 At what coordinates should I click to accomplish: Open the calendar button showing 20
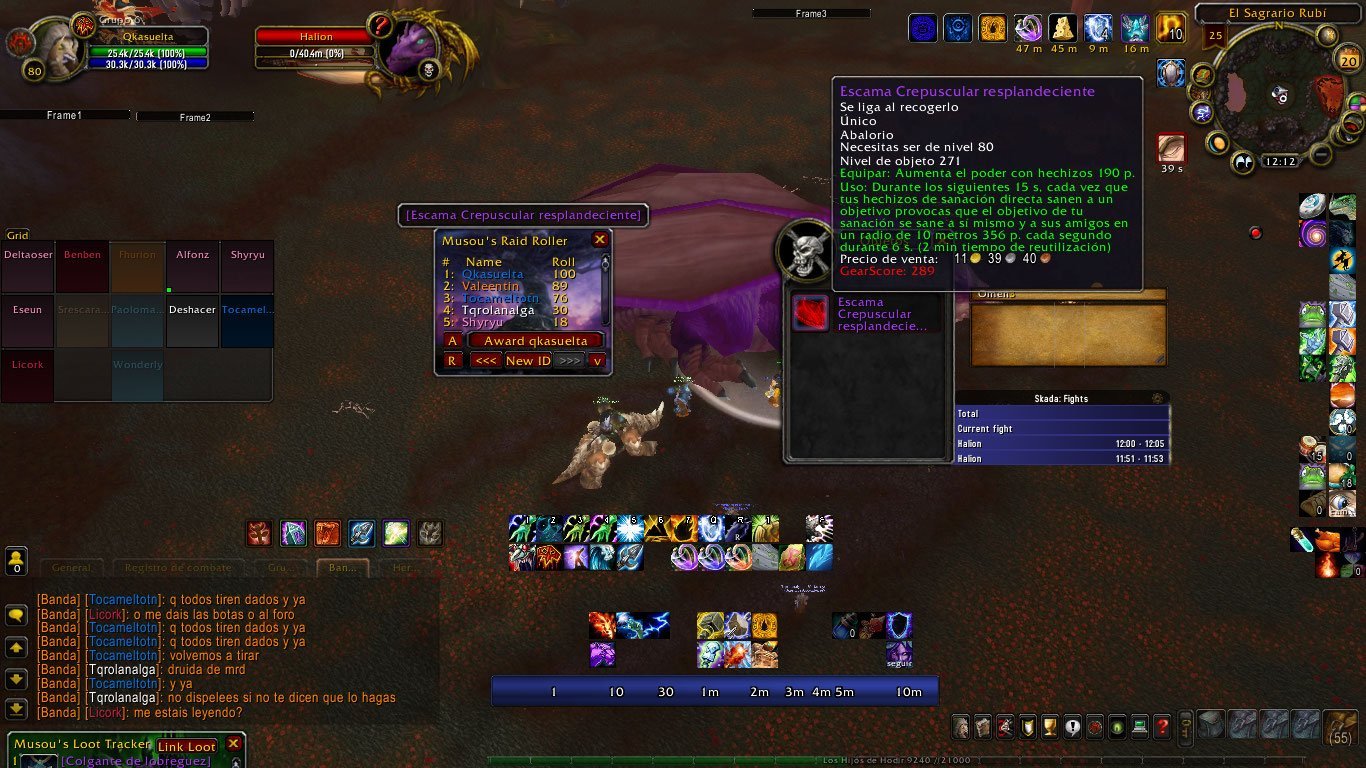coord(1348,60)
